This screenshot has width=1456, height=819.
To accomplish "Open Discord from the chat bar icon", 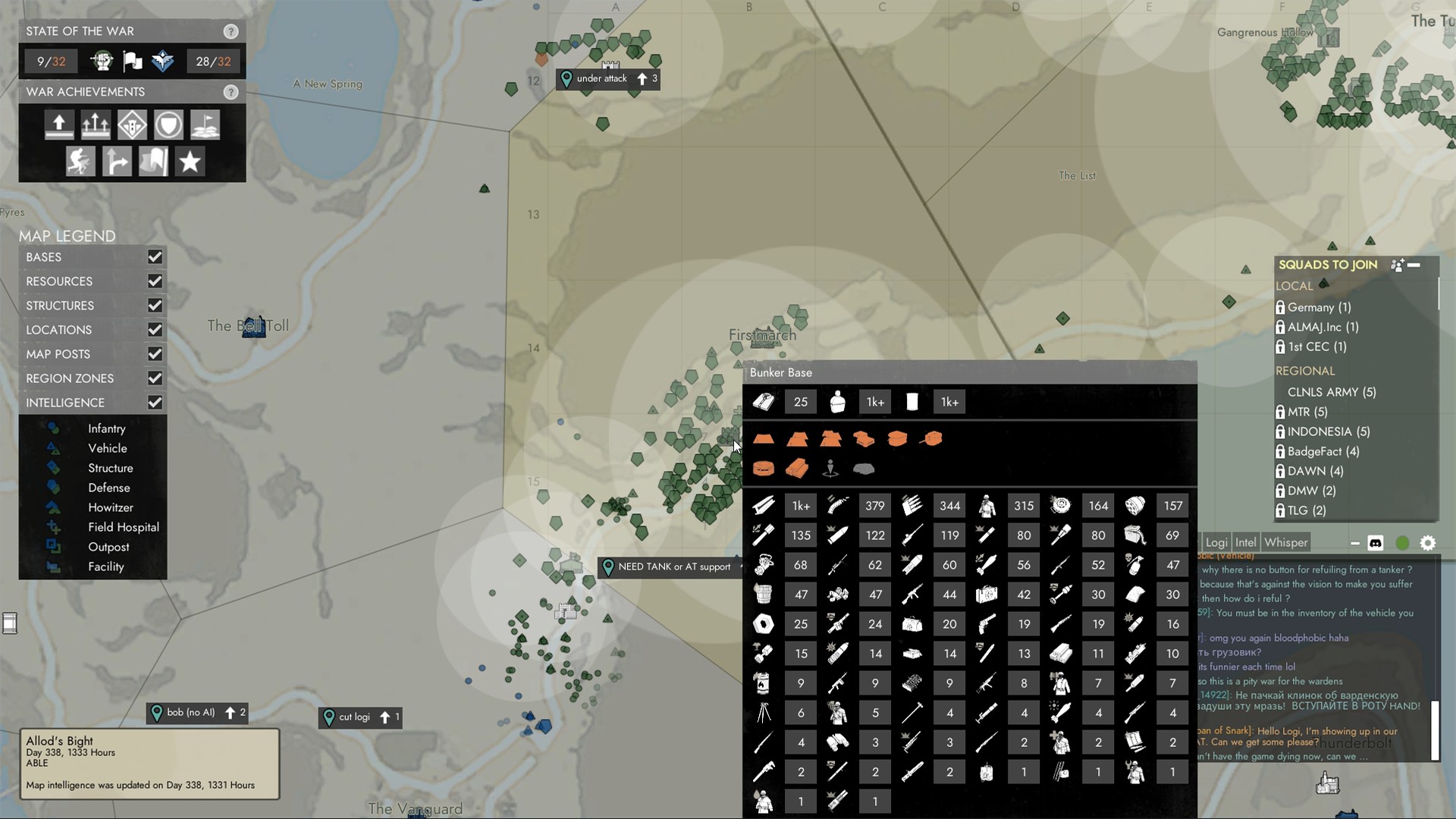I will [x=1376, y=543].
